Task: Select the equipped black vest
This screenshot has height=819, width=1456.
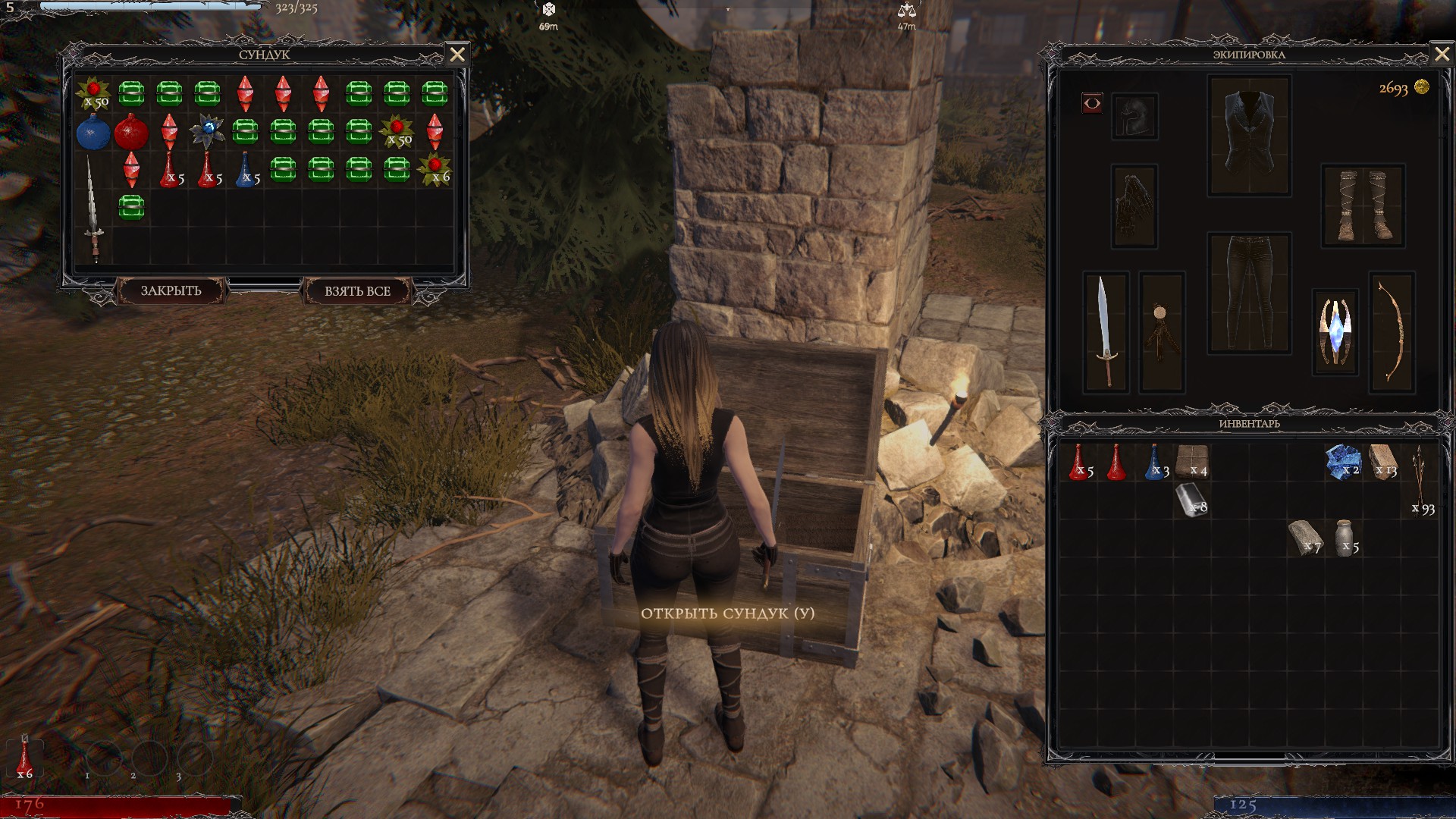Action: coord(1249,135)
